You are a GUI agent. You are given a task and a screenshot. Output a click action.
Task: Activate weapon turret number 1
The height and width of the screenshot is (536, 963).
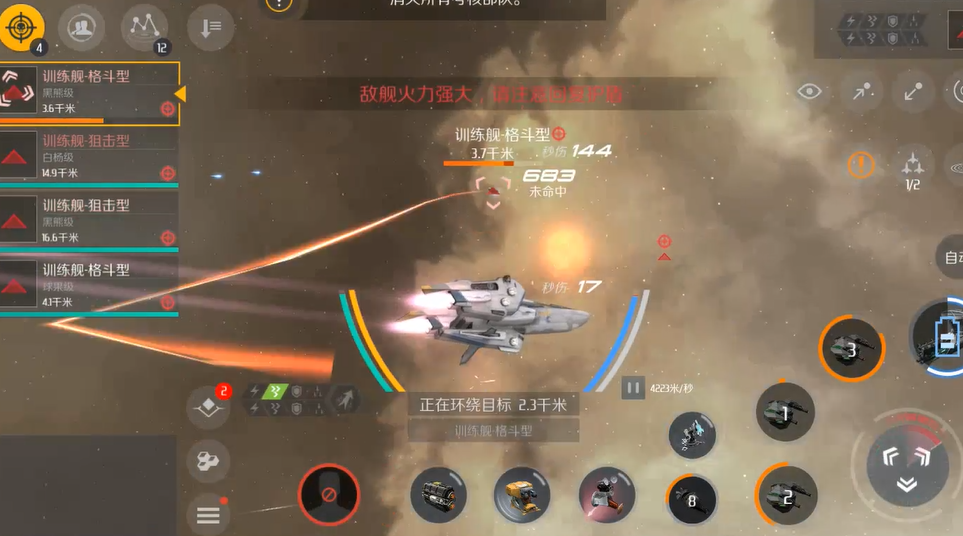pyautogui.click(x=785, y=412)
